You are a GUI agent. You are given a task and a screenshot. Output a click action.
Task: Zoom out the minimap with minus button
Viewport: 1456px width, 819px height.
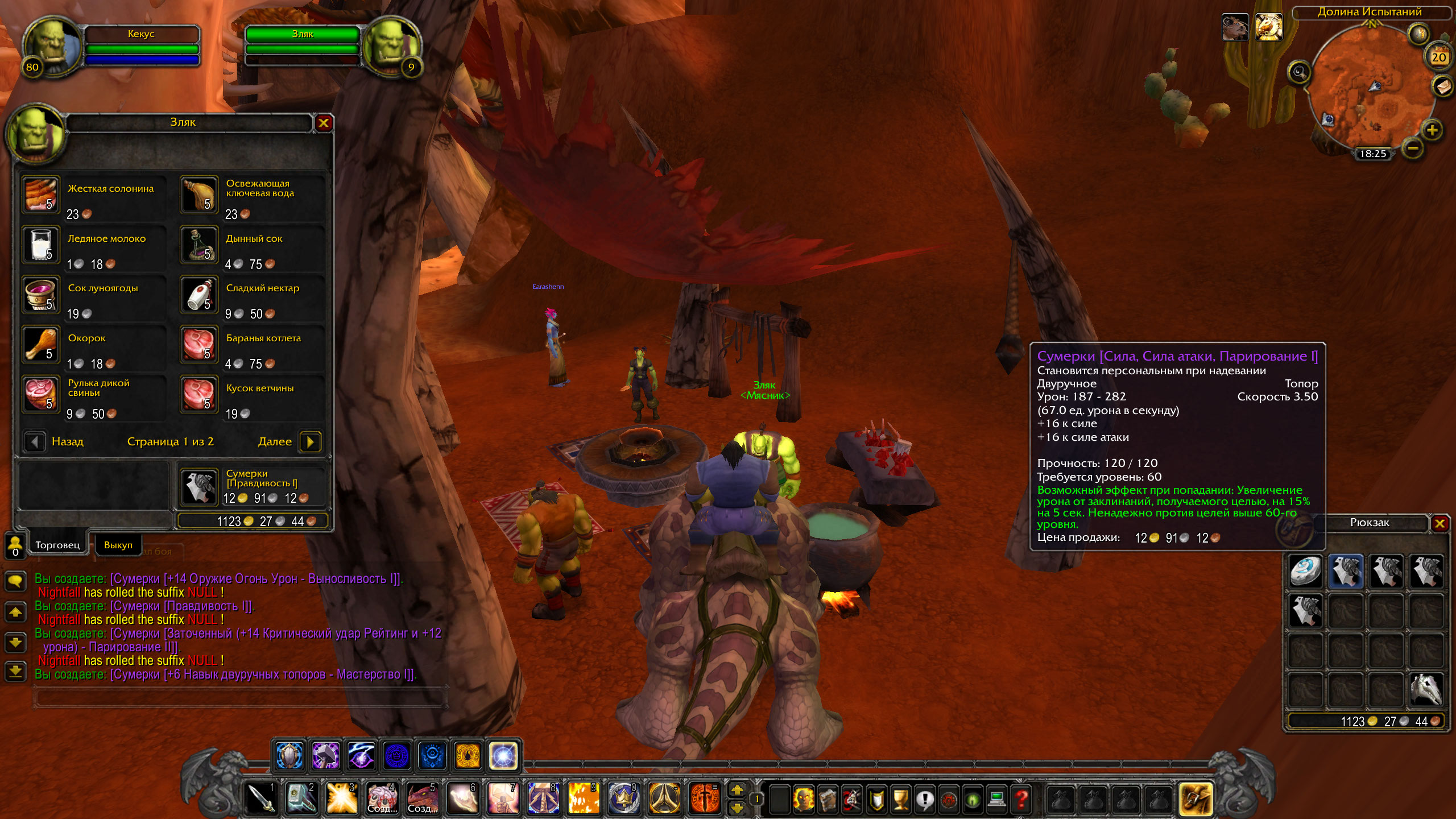(x=1413, y=149)
